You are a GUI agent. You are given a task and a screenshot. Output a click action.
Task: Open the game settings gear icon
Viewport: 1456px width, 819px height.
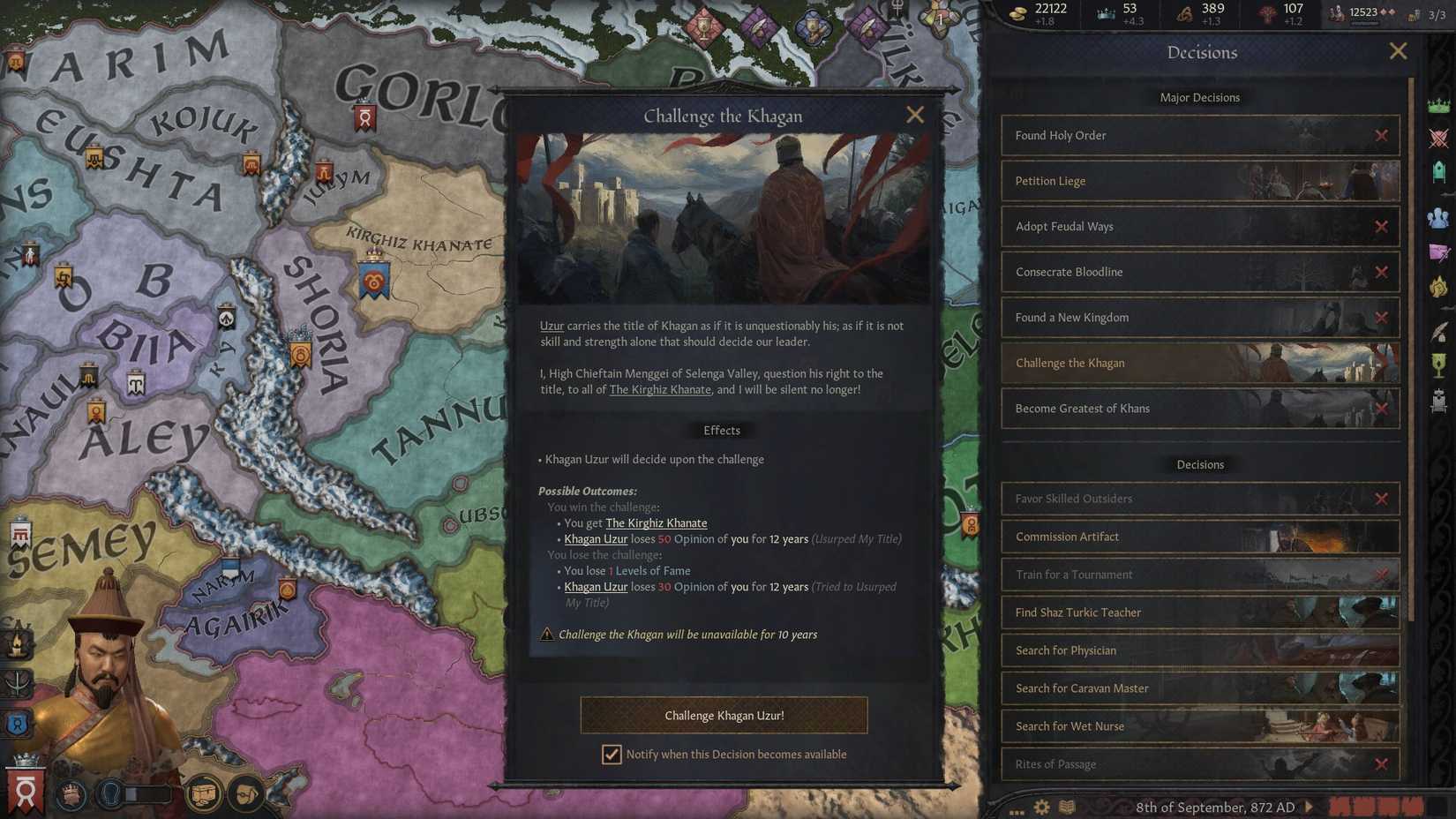pyautogui.click(x=1041, y=806)
